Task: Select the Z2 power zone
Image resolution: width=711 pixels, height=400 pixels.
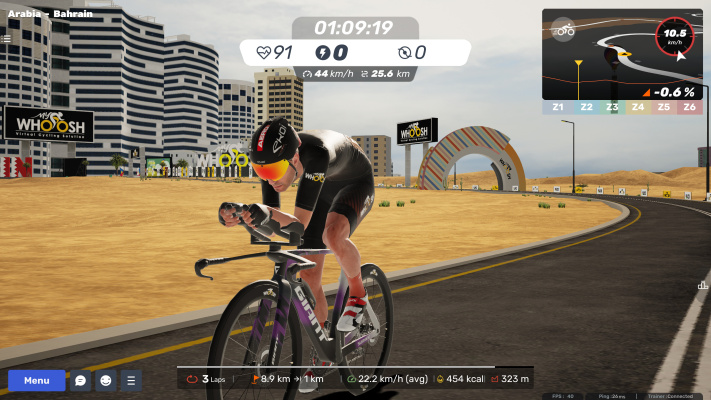Action: 586,106
